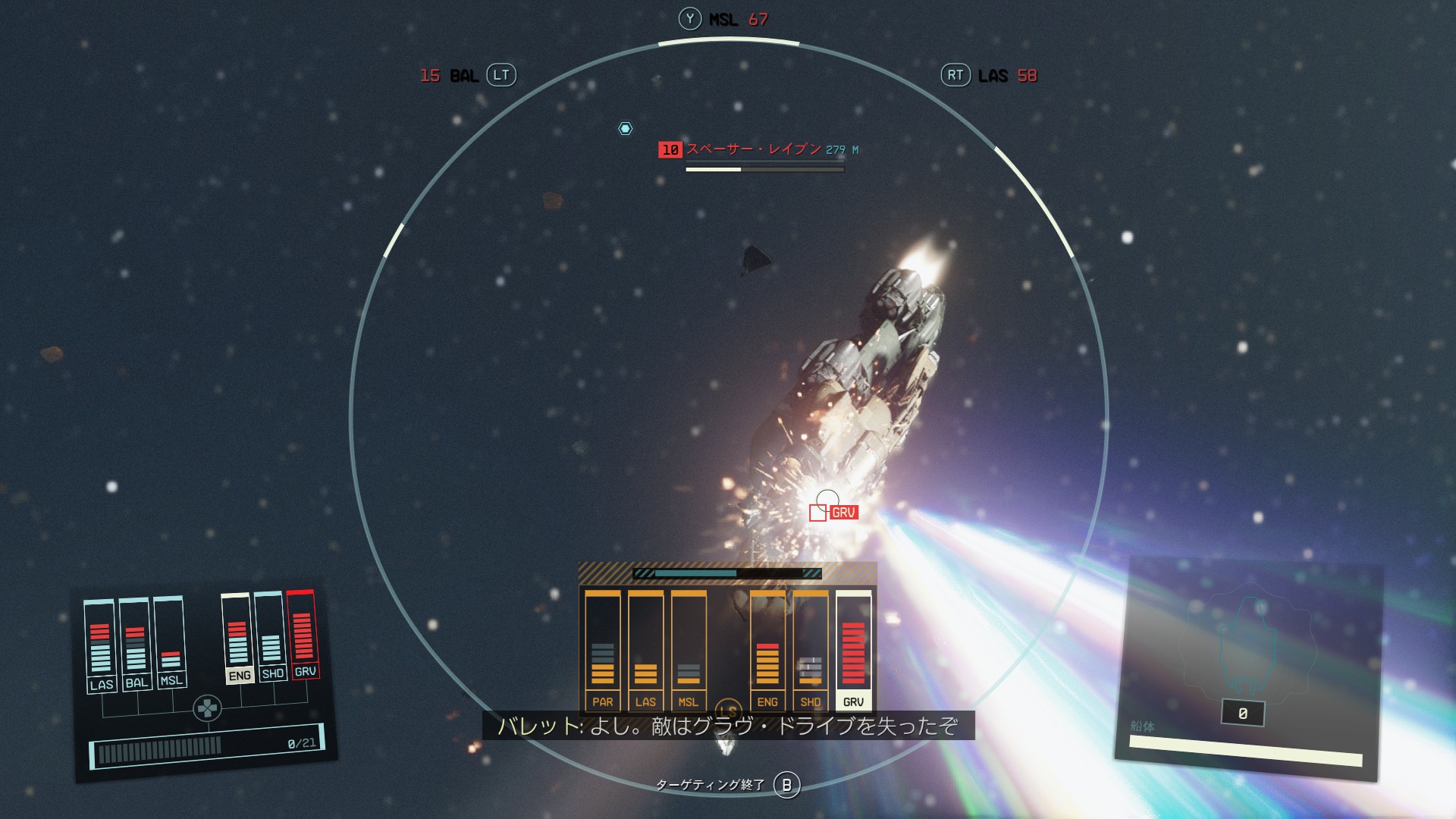Screen dimensions: 1456x819
Task: Pick ENG in your ship's power panel
Action: click(238, 639)
